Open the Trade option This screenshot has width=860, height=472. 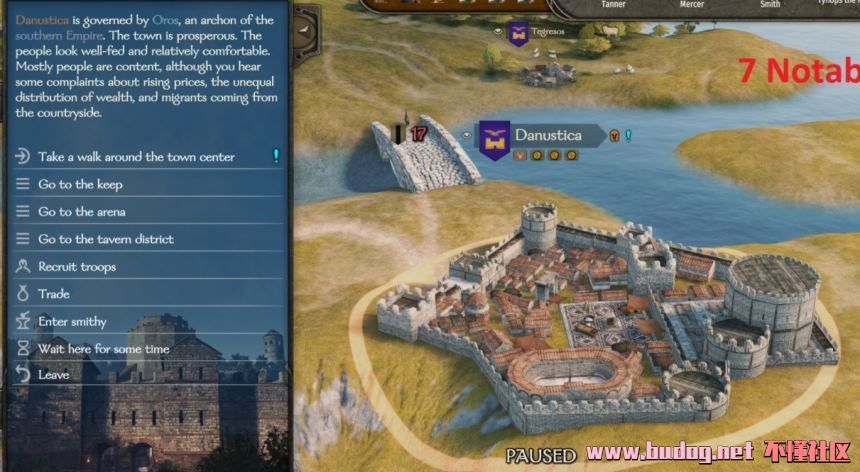(x=54, y=295)
